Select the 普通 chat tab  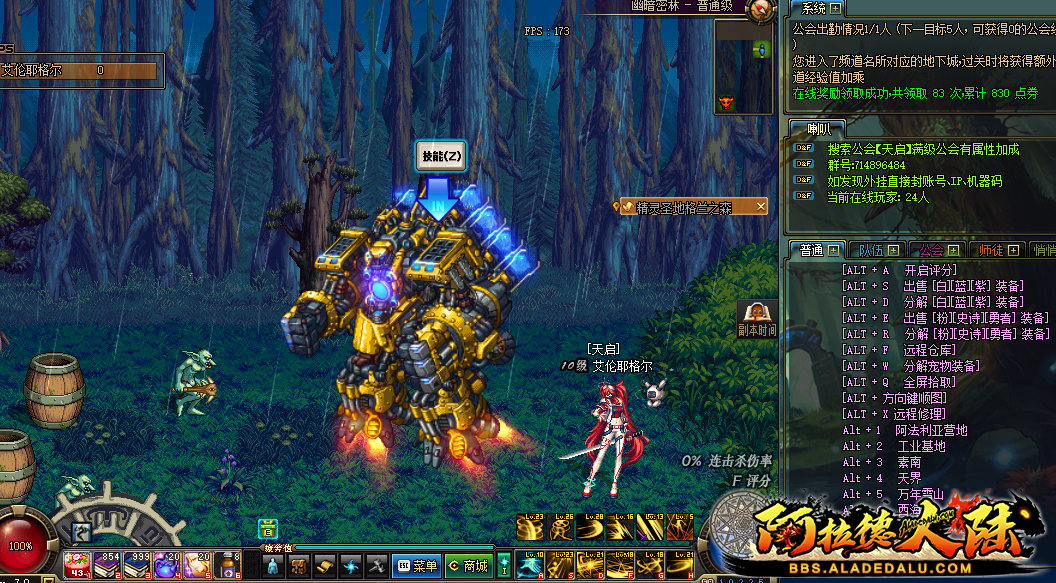tap(812, 250)
